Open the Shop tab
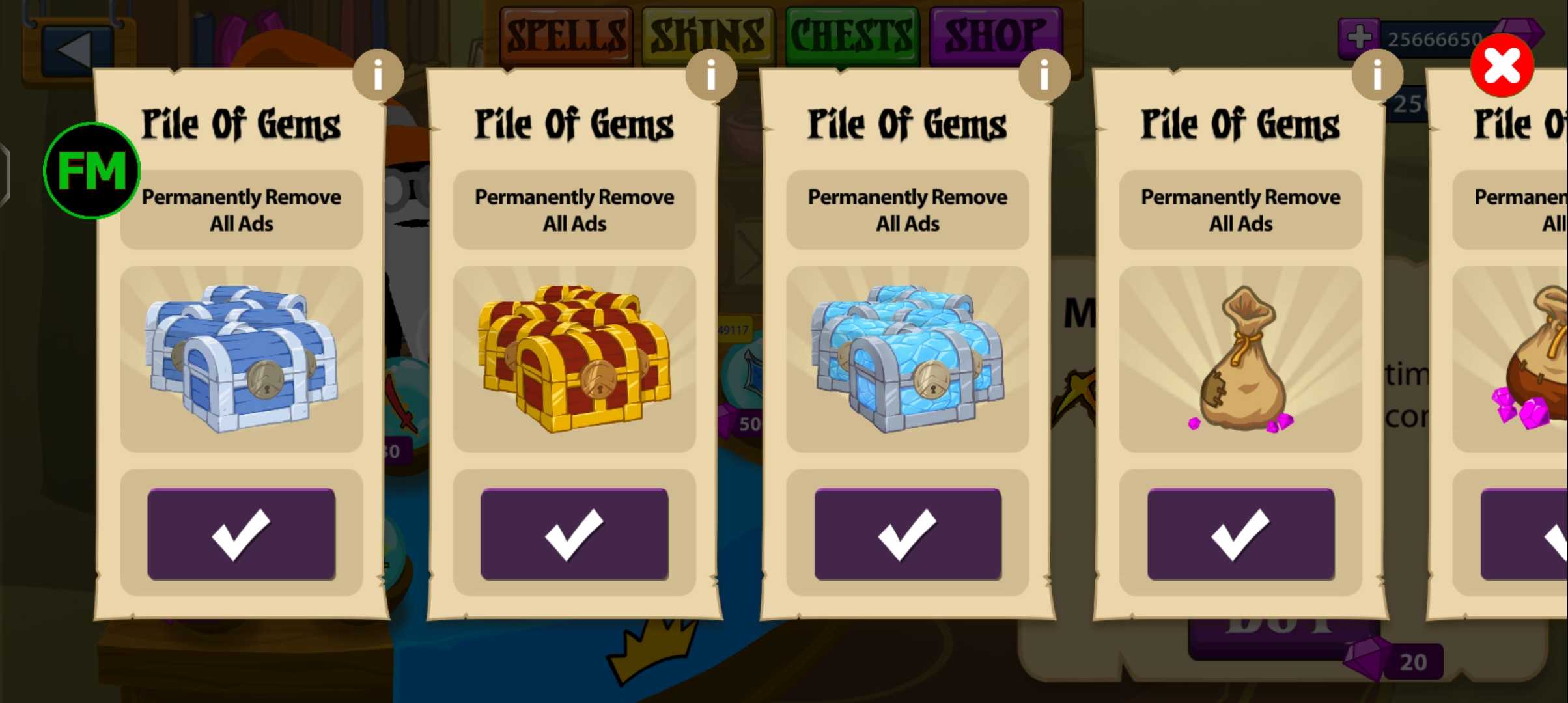Viewport: 1568px width, 703px height. point(995,34)
